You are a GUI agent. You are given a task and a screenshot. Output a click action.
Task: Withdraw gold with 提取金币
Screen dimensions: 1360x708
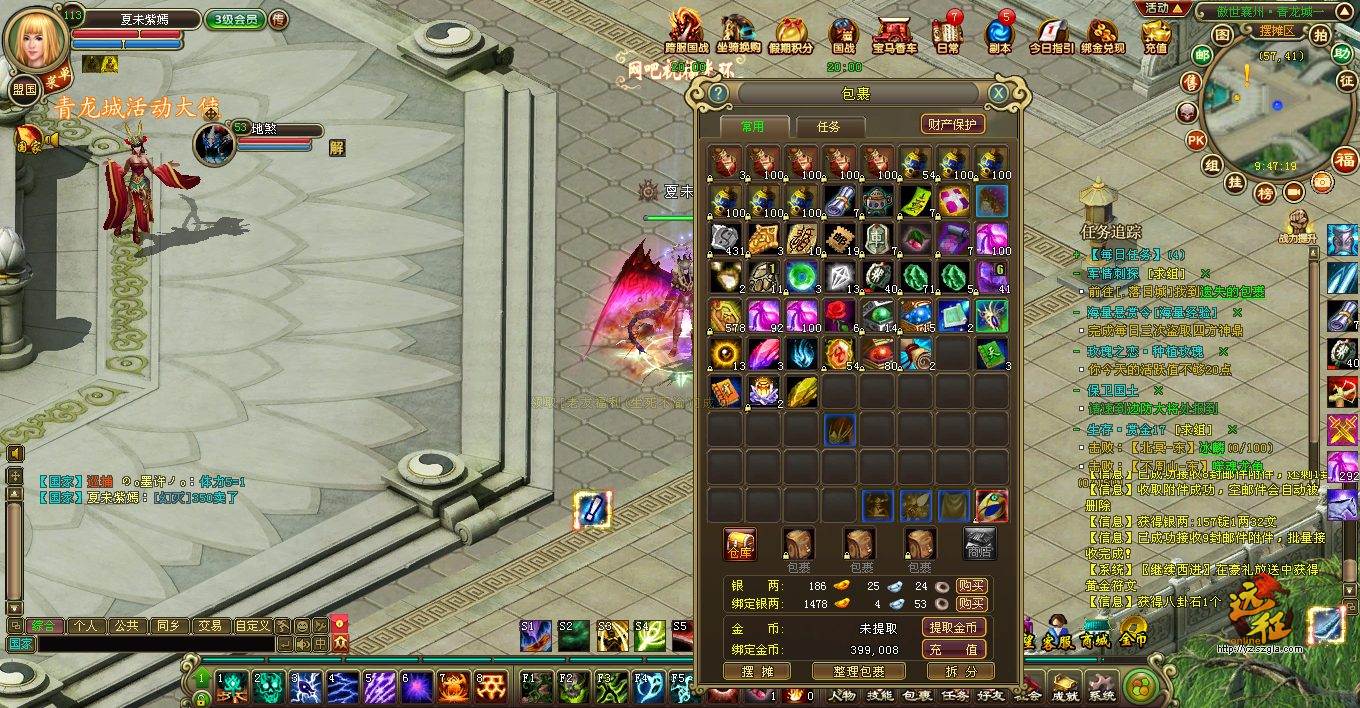[953, 628]
